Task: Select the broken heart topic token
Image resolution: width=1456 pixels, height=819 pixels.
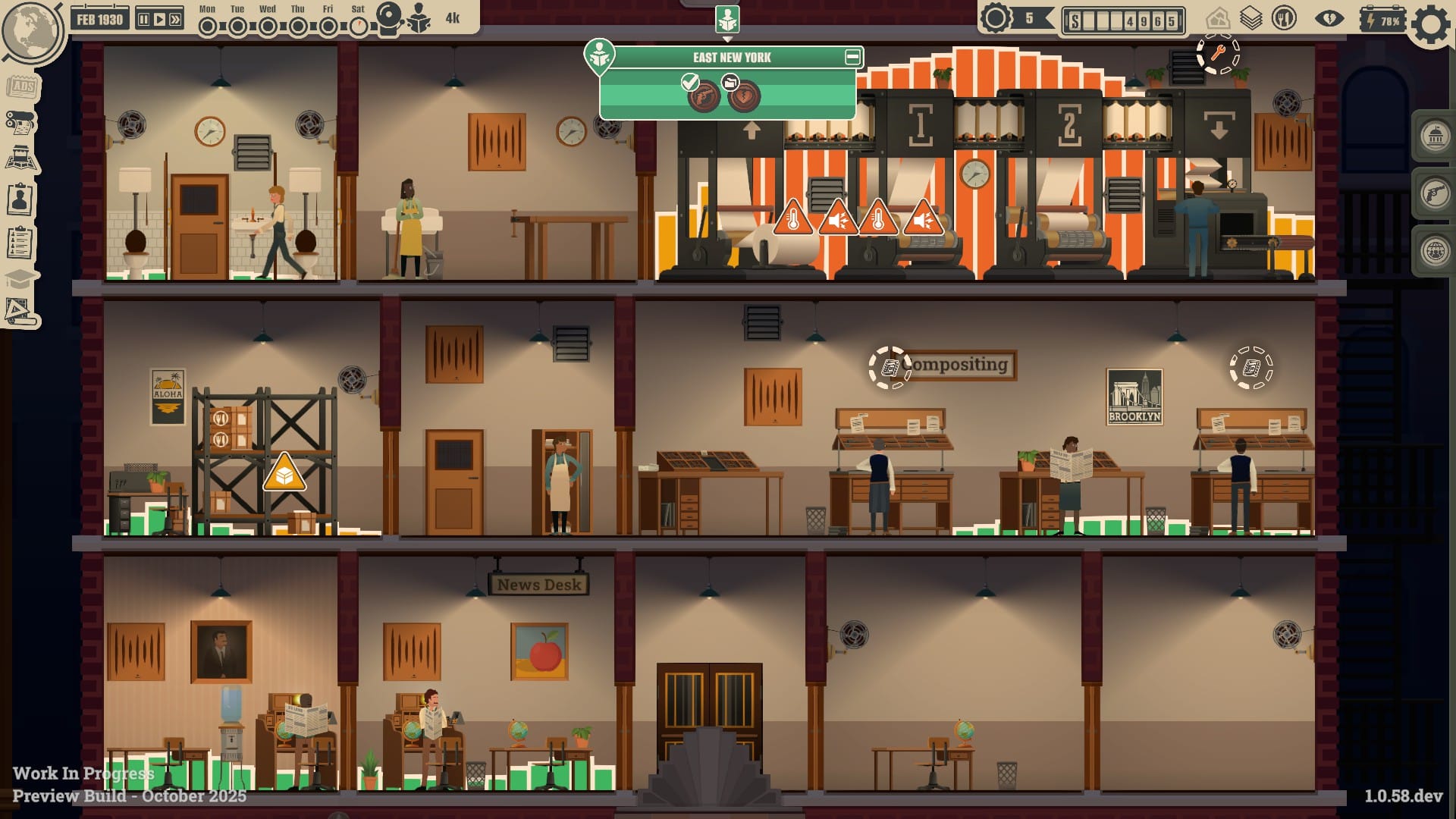Action: tap(744, 96)
